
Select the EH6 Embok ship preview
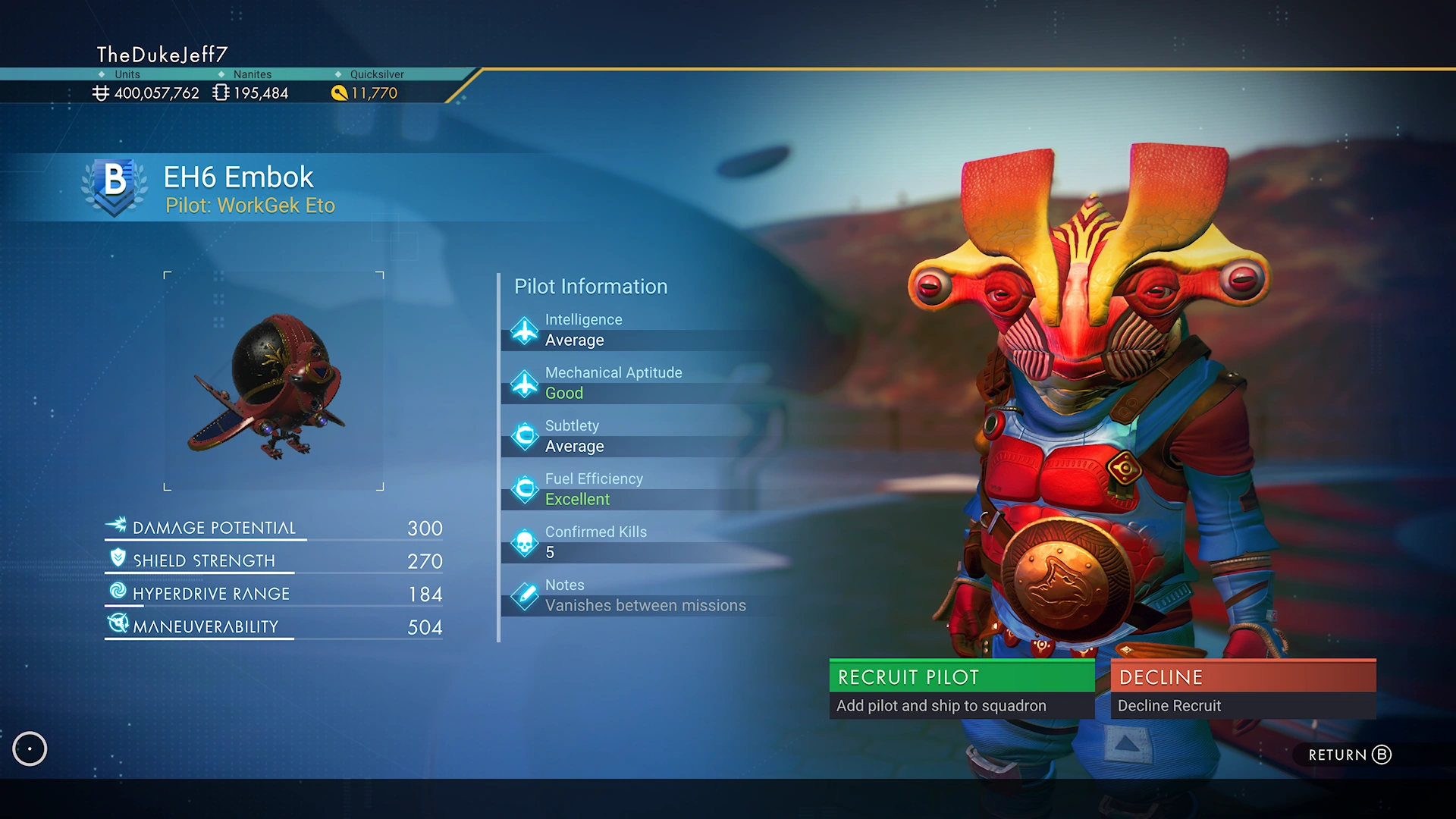coord(274,381)
